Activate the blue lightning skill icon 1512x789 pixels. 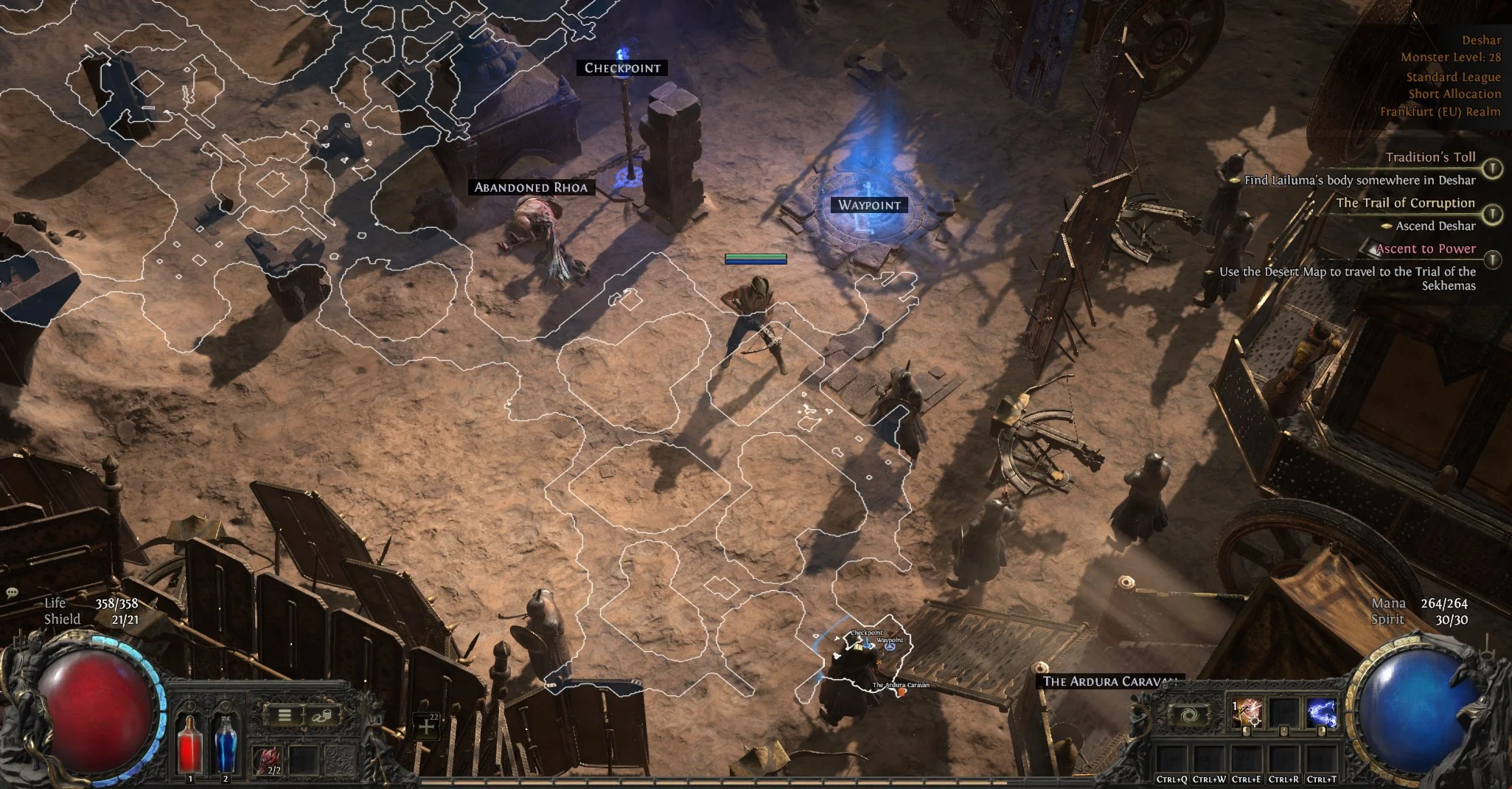(1320, 713)
